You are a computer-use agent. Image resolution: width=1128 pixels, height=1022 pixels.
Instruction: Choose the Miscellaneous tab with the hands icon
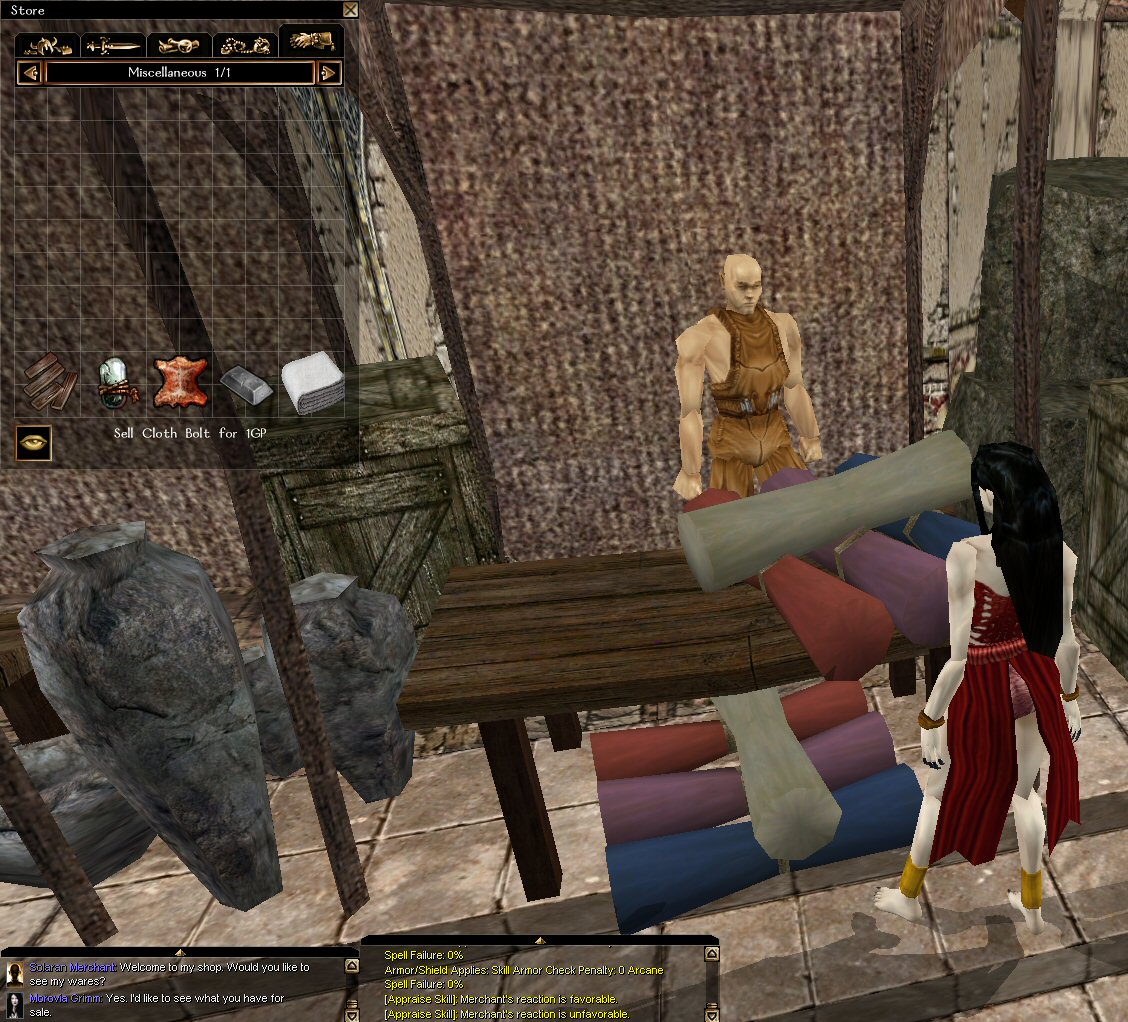(311, 42)
